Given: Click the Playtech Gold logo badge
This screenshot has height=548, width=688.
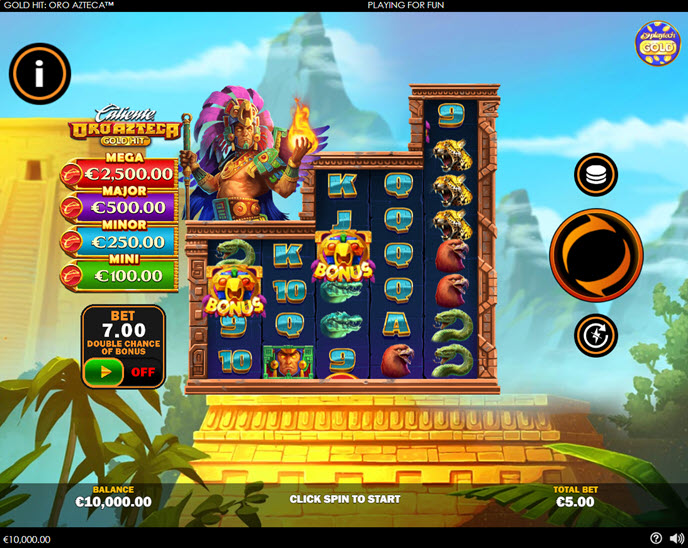Looking at the screenshot, I should 657,44.
